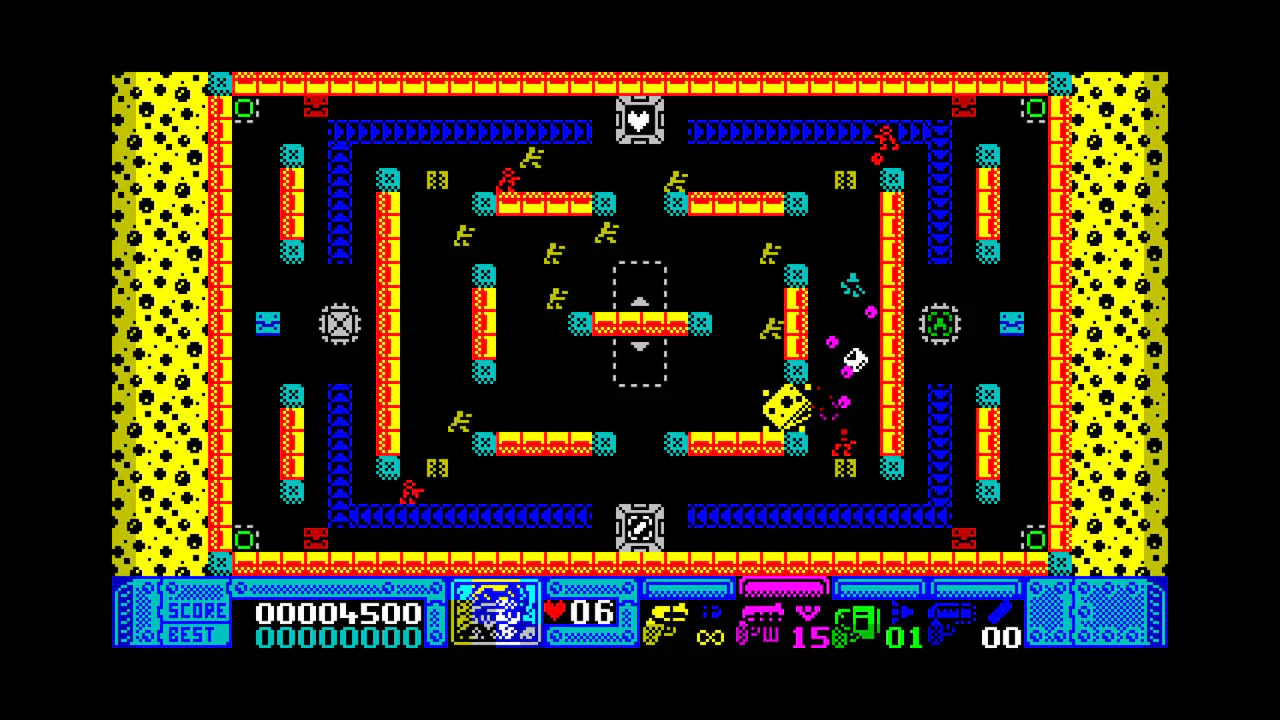Toggle the green ring marker in the top-right corner

pyautogui.click(x=1036, y=108)
